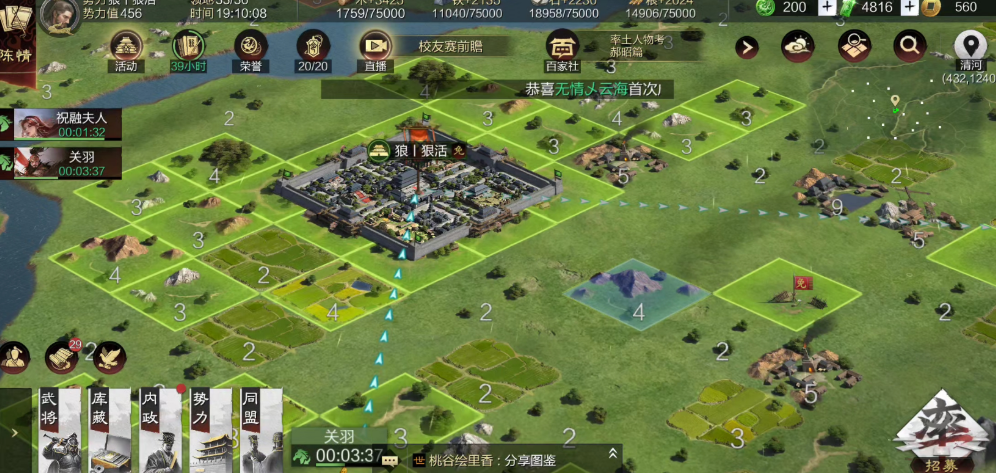
Task: Open the 20/20 lantern icon
Action: 313,47
